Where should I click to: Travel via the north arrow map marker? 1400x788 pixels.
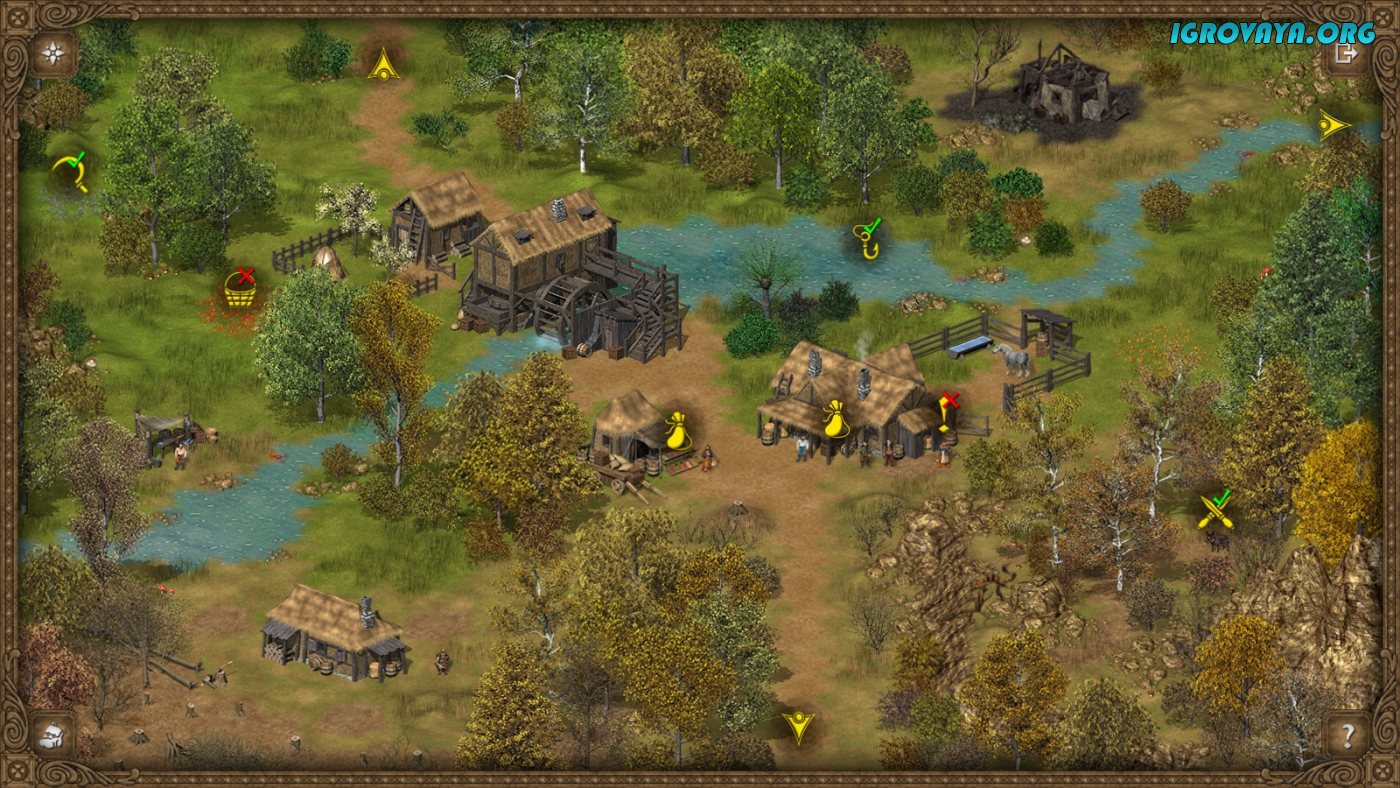pyautogui.click(x=383, y=66)
